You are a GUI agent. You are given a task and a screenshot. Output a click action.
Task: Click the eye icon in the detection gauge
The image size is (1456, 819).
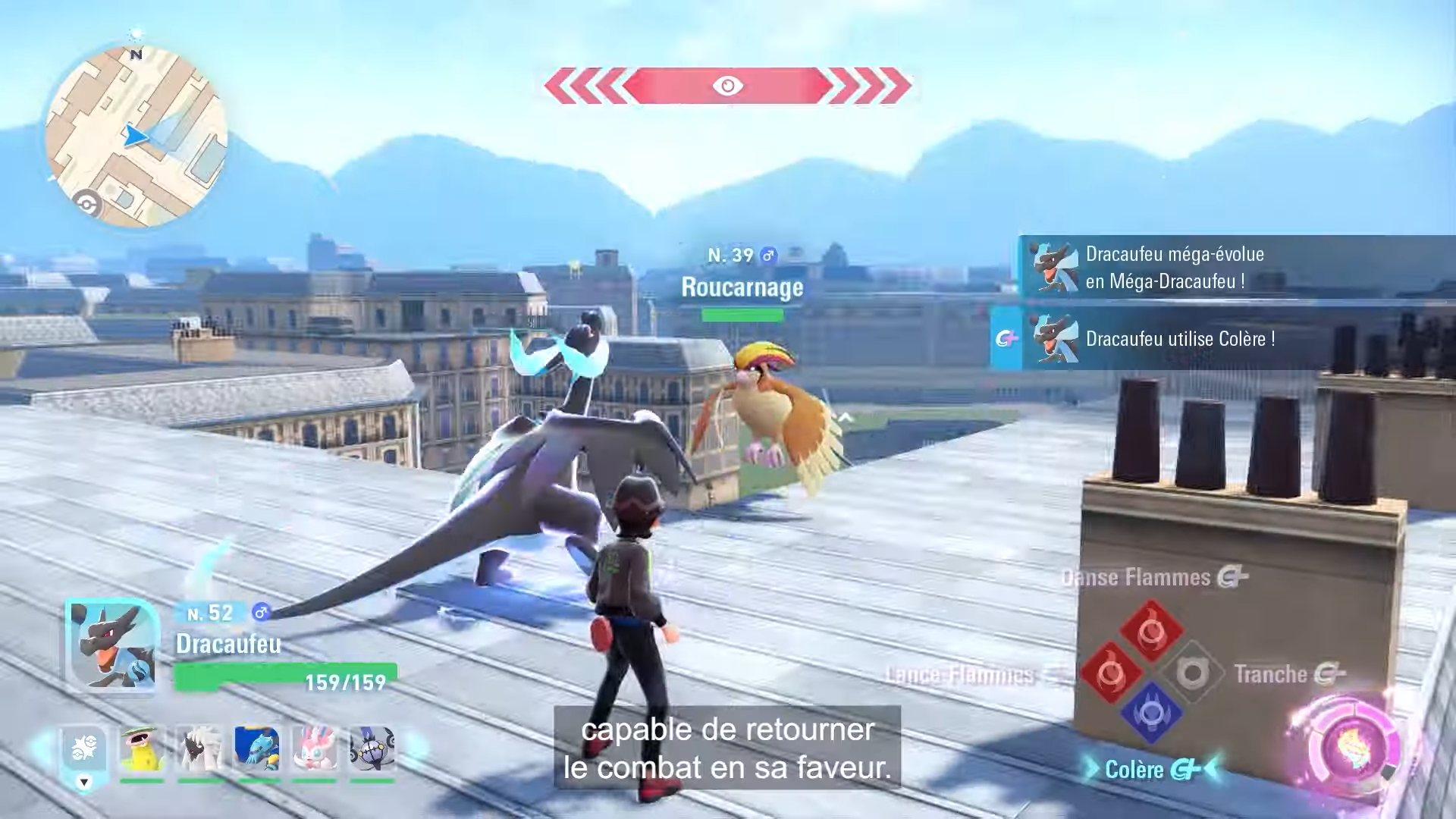coord(726,85)
